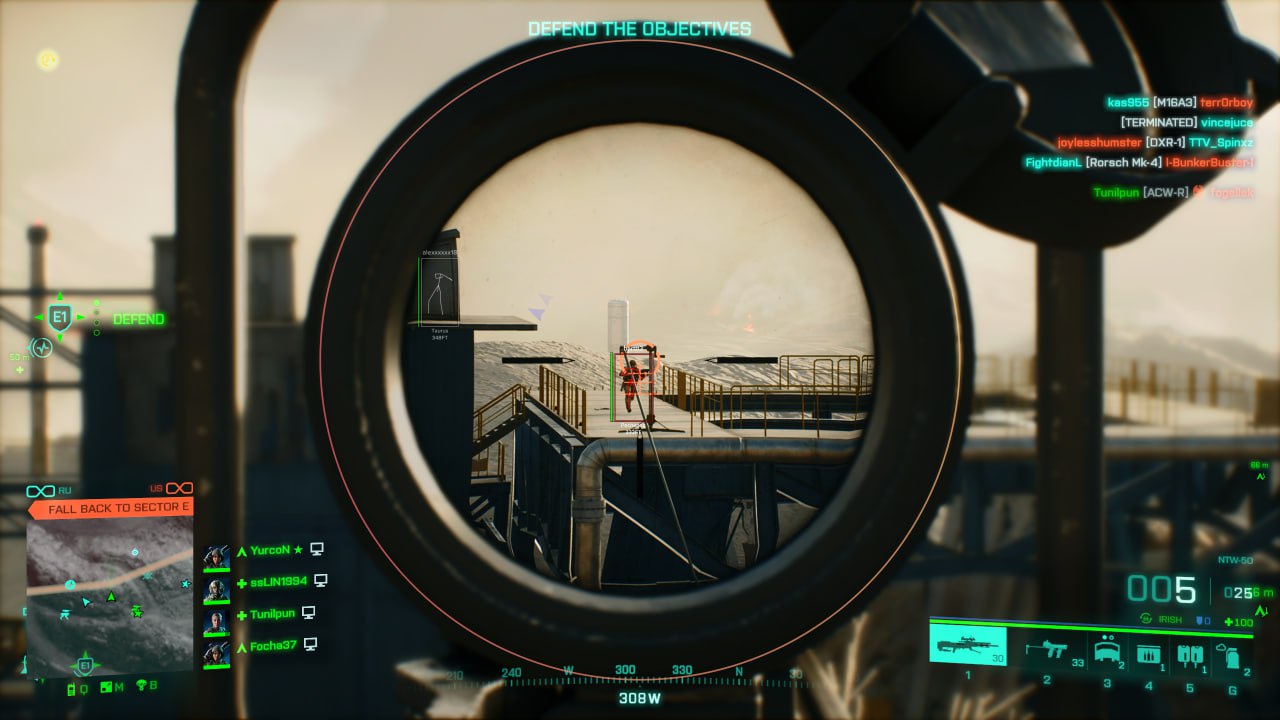Click the E1 objective marker on the minimap
This screenshot has height=720, width=1280.
click(x=84, y=665)
